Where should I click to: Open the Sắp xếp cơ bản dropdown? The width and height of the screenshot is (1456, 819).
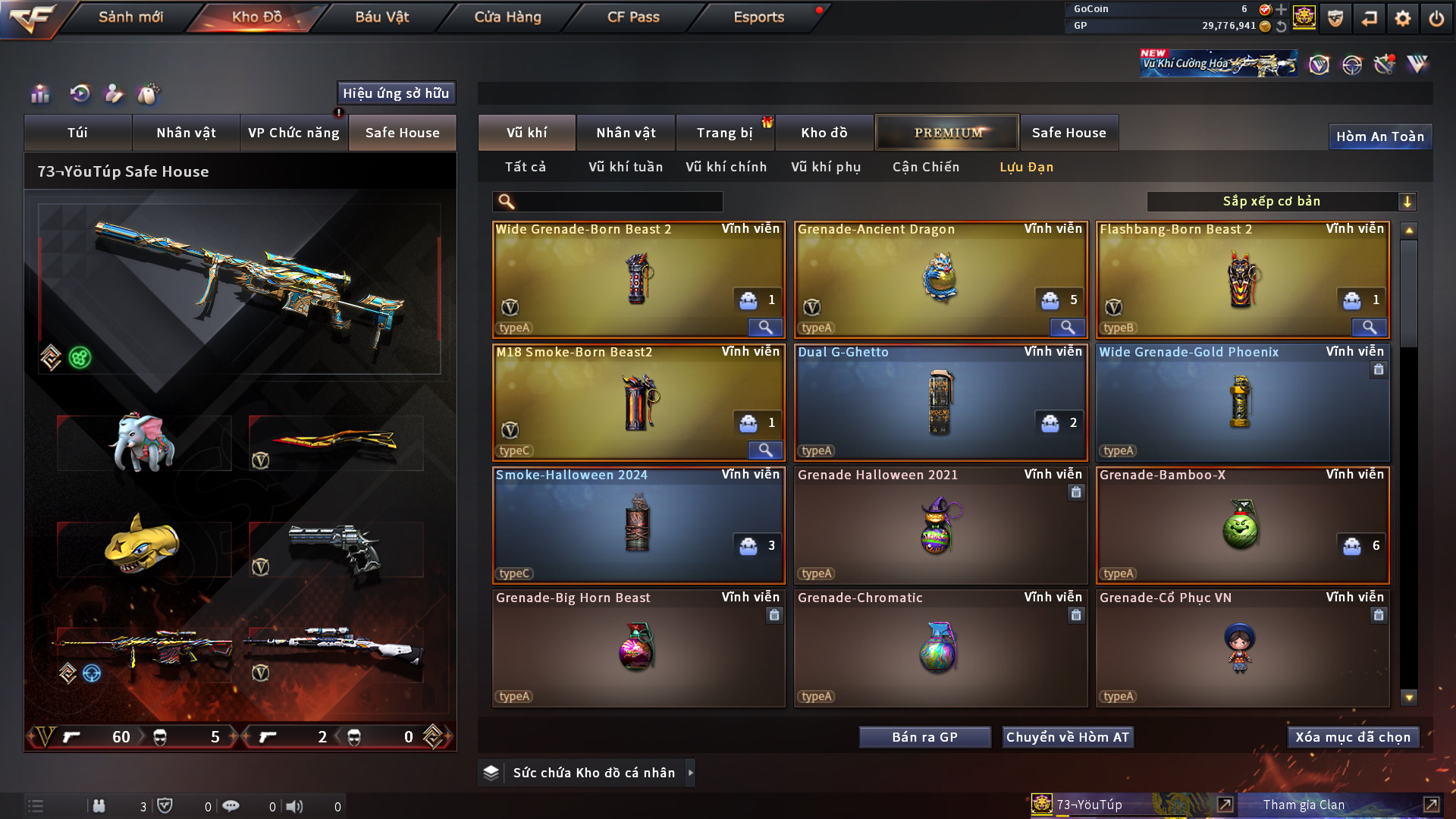coord(1281,202)
